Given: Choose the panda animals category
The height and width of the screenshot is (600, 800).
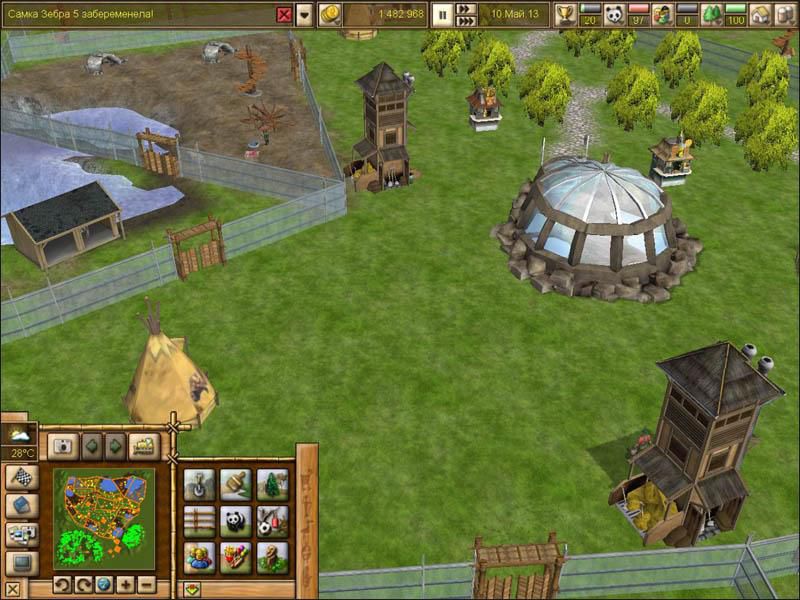Looking at the screenshot, I should click(x=235, y=520).
